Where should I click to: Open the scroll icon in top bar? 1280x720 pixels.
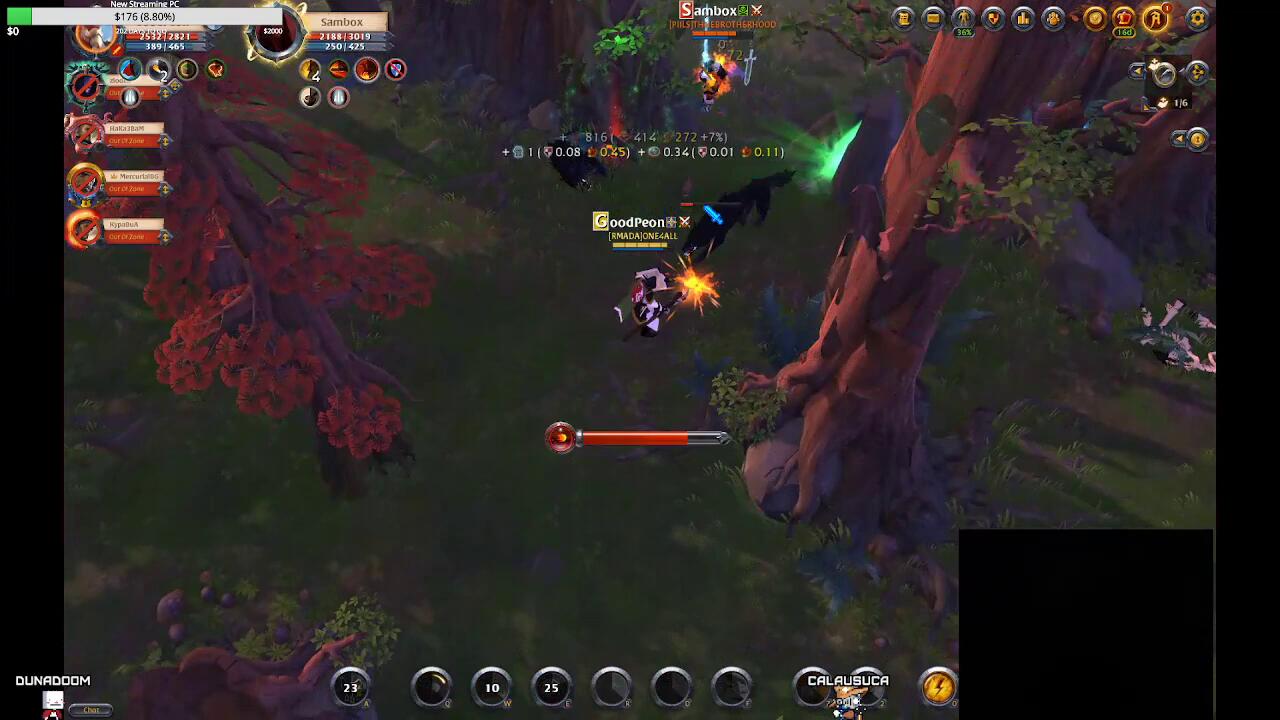[x=903, y=18]
